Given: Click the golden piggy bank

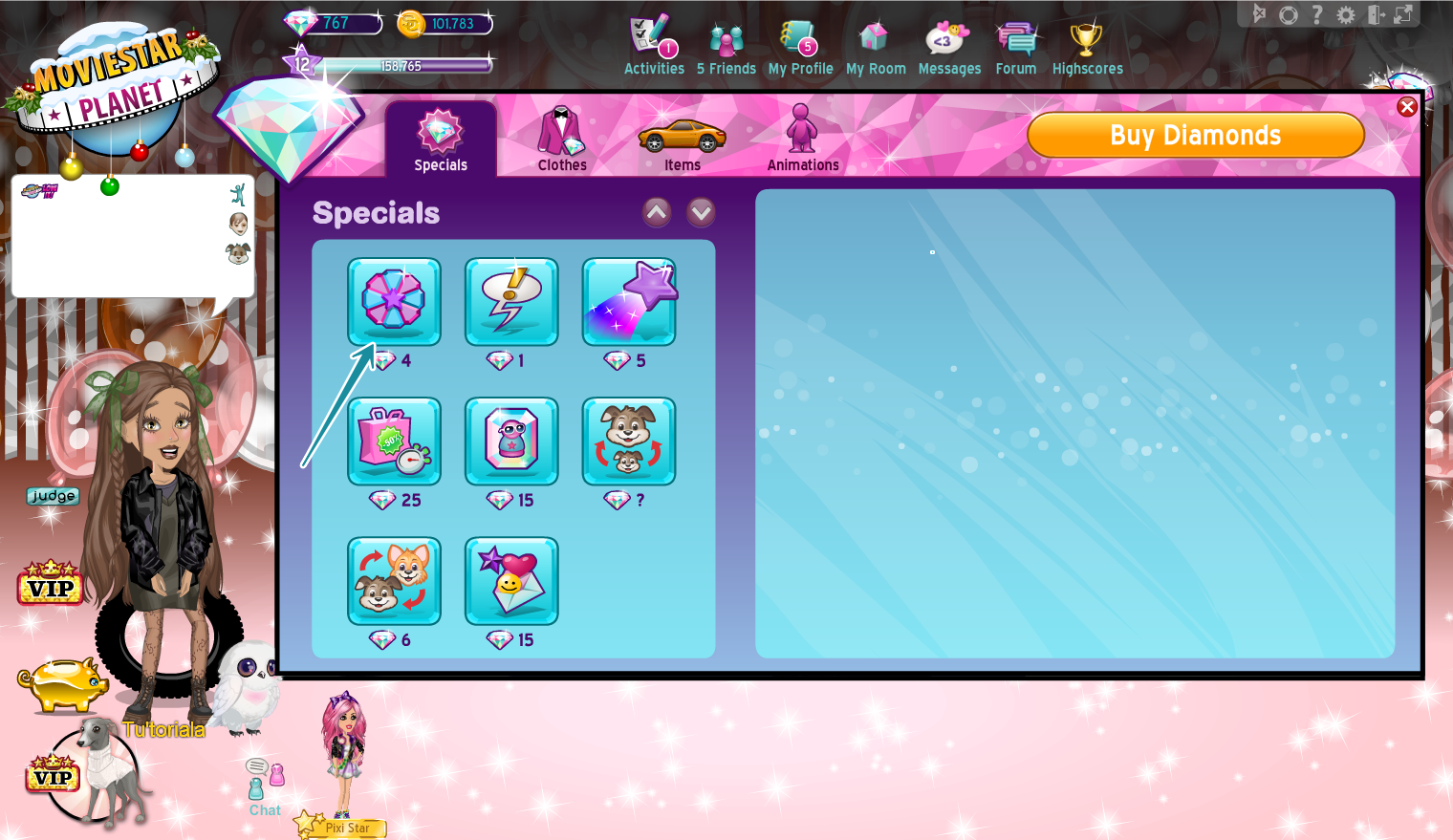Looking at the screenshot, I should (x=65, y=684).
